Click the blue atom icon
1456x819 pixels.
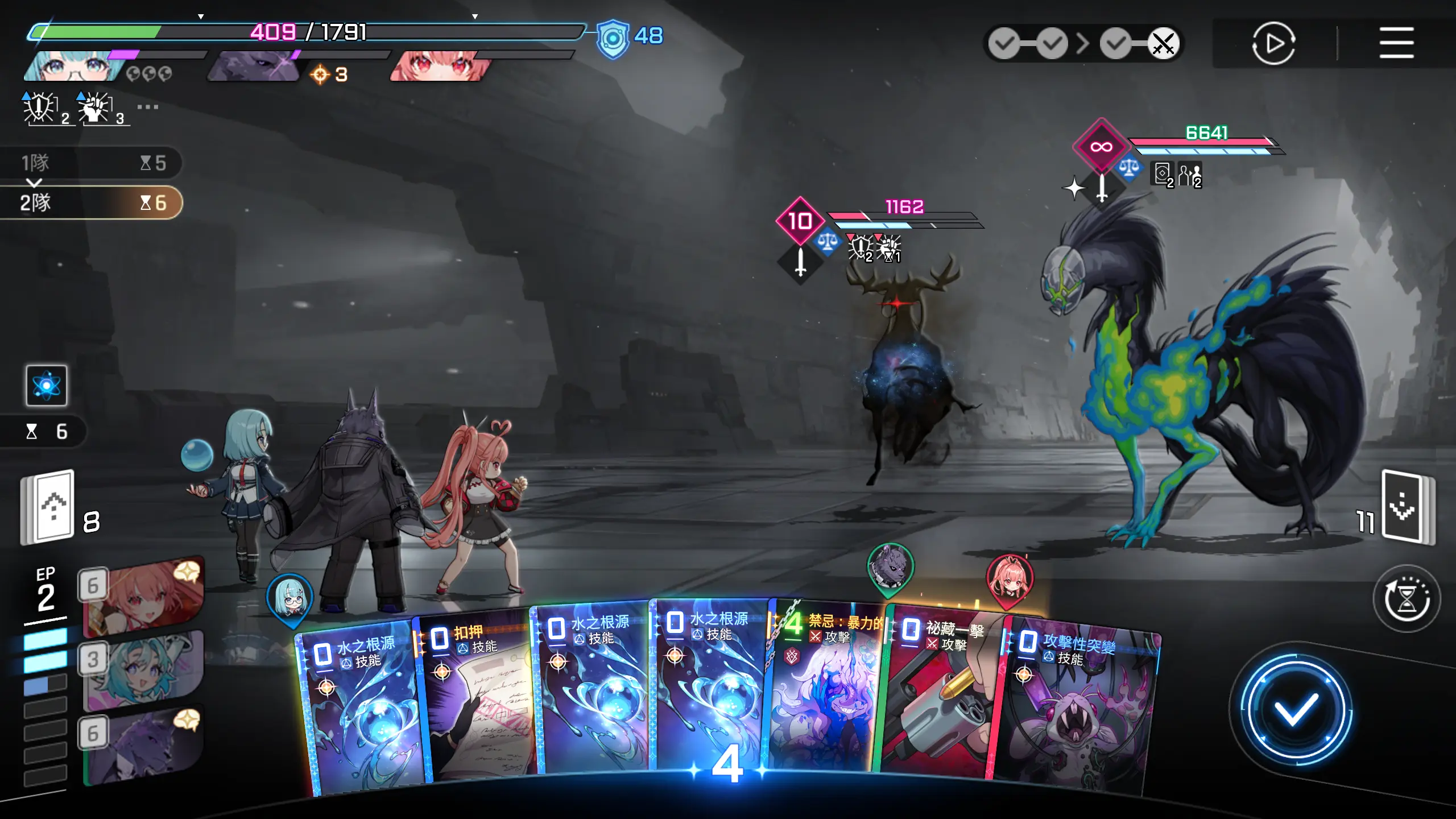click(47, 386)
